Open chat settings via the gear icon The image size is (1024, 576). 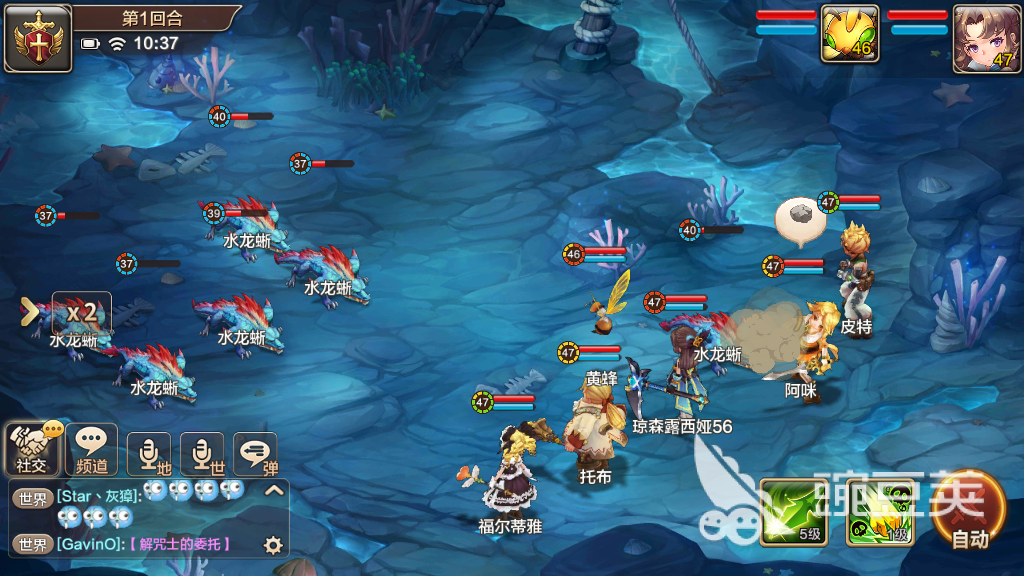272,545
